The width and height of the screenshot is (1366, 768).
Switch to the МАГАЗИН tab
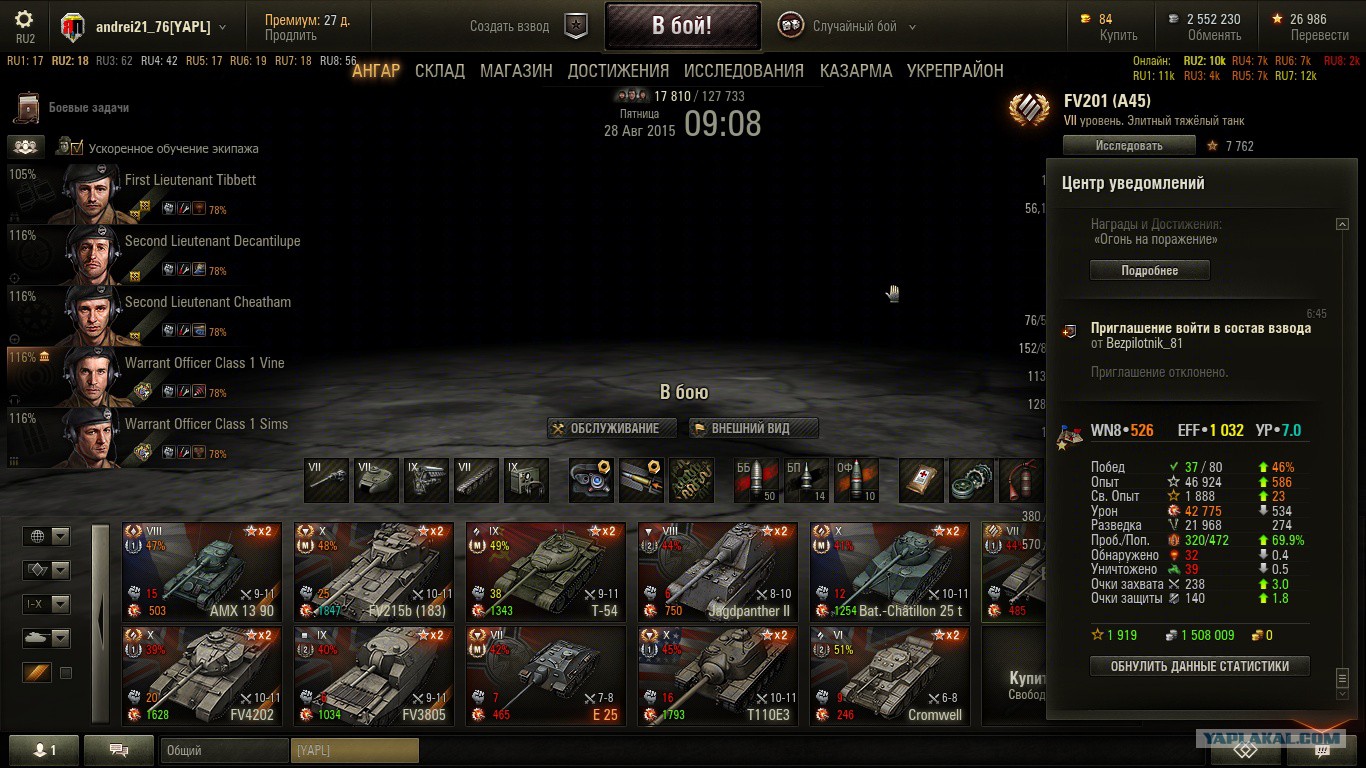point(516,71)
